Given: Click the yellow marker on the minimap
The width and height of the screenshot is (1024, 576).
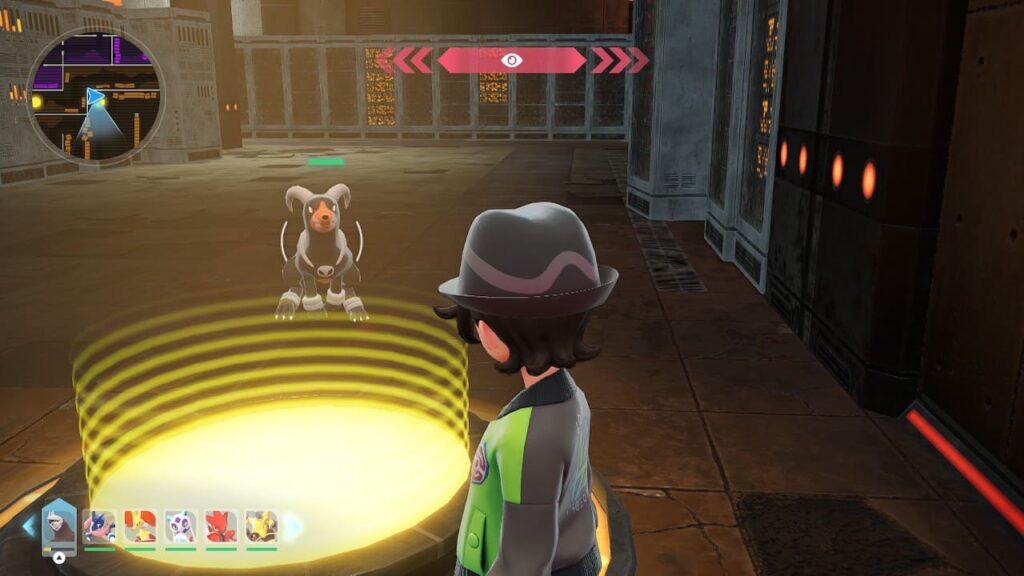Looking at the screenshot, I should [38, 101].
